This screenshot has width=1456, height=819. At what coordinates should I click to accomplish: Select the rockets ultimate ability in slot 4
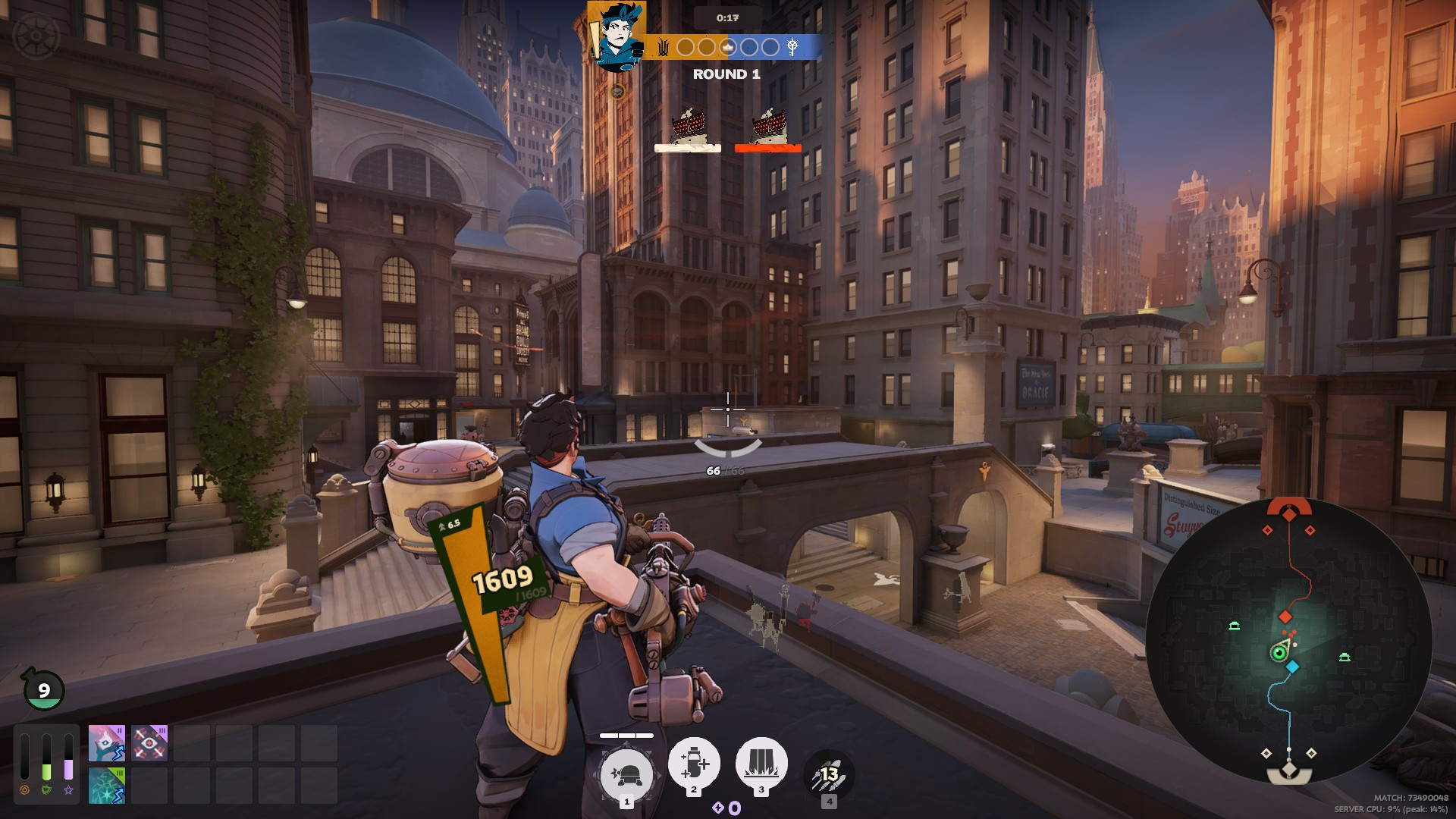point(829,774)
